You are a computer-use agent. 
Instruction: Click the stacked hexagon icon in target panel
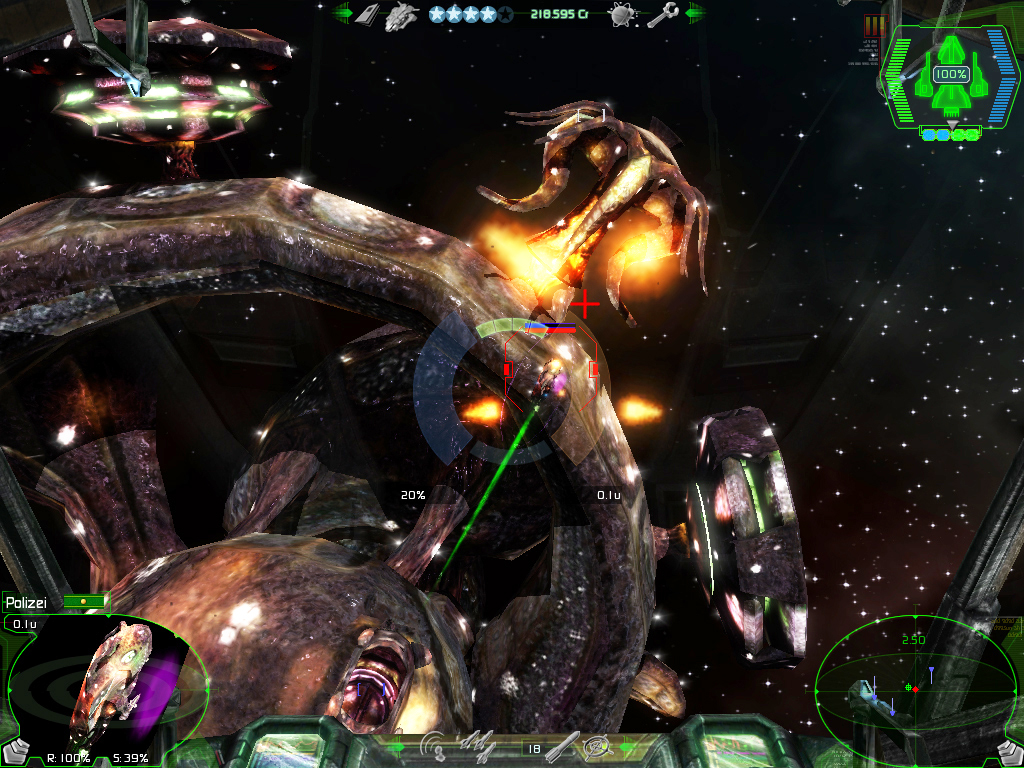[15, 750]
